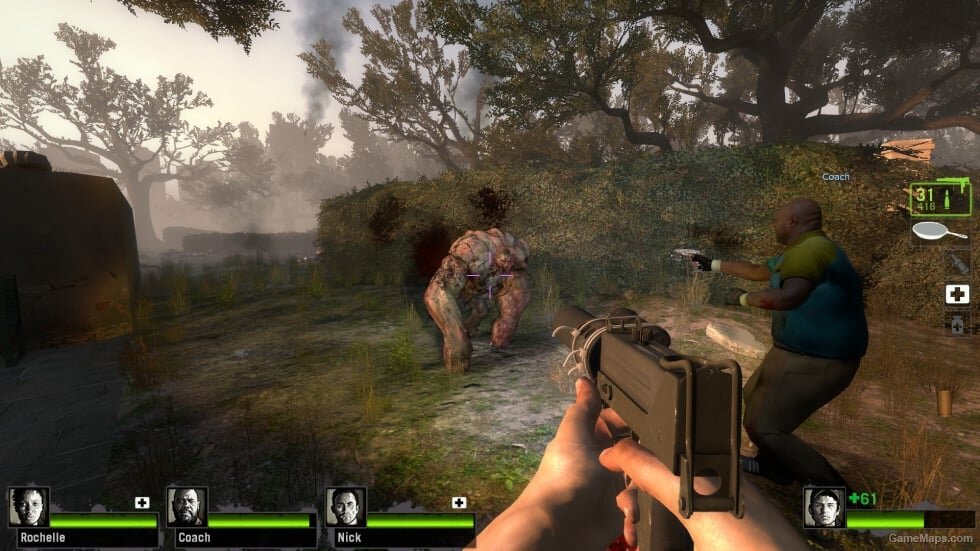This screenshot has height=551, width=980.
Task: Select the frying pan melee weapon slot
Action: [x=939, y=232]
